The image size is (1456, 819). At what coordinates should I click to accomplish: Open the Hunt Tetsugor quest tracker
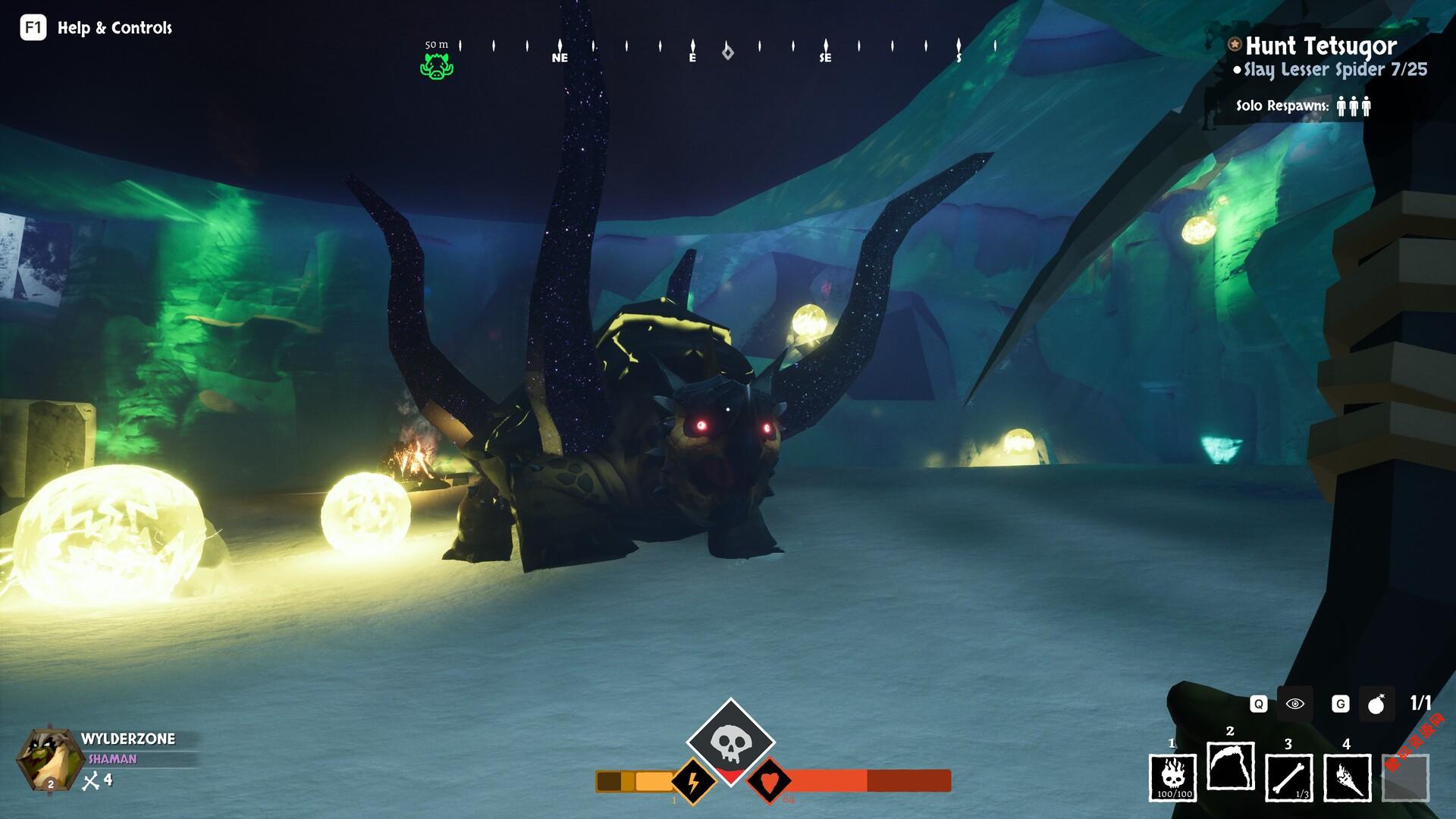1320,46
